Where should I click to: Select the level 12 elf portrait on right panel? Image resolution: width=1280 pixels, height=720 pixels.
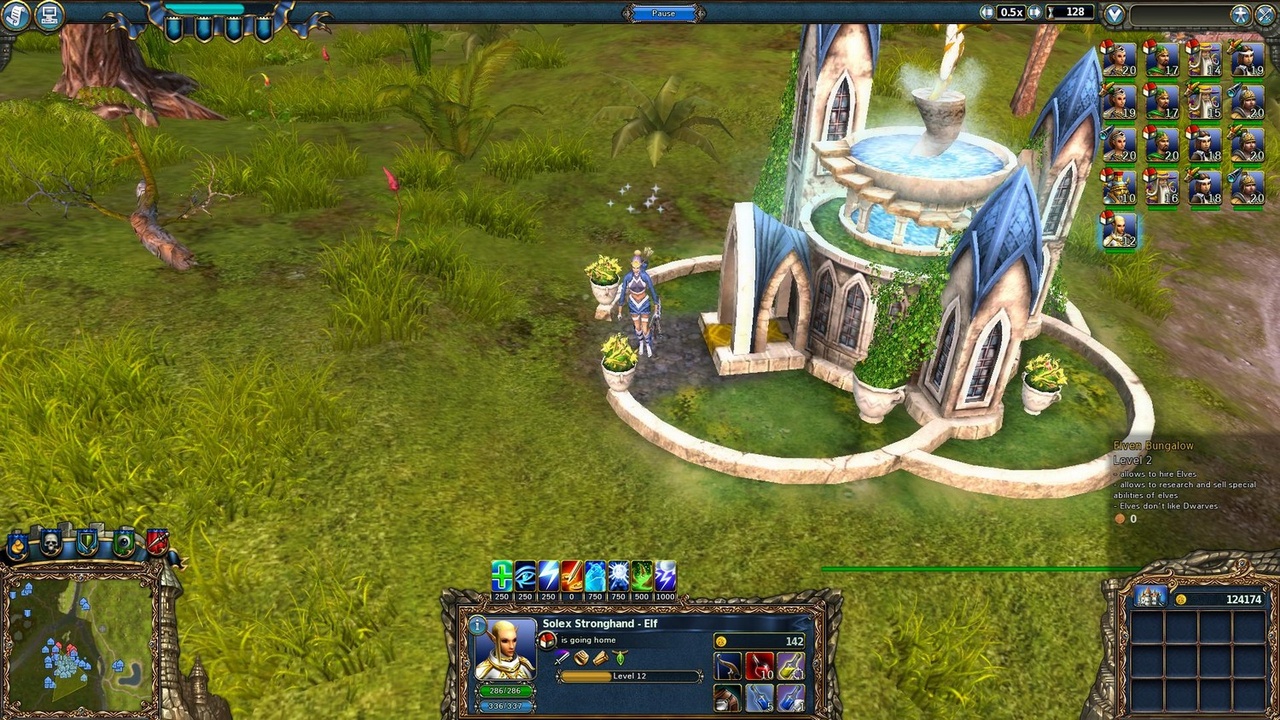[1117, 233]
